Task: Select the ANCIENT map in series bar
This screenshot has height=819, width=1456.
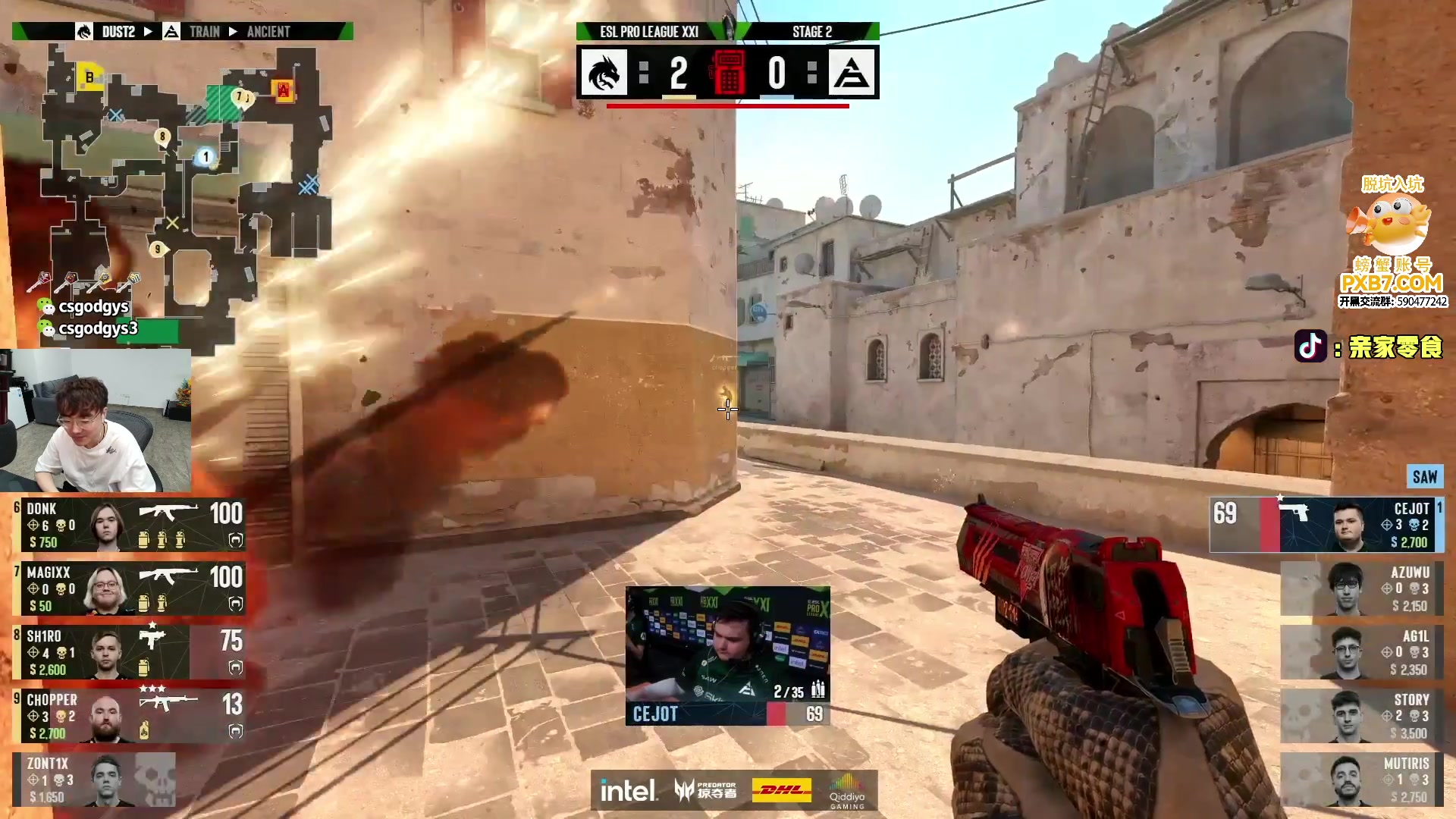Action: pyautogui.click(x=268, y=32)
